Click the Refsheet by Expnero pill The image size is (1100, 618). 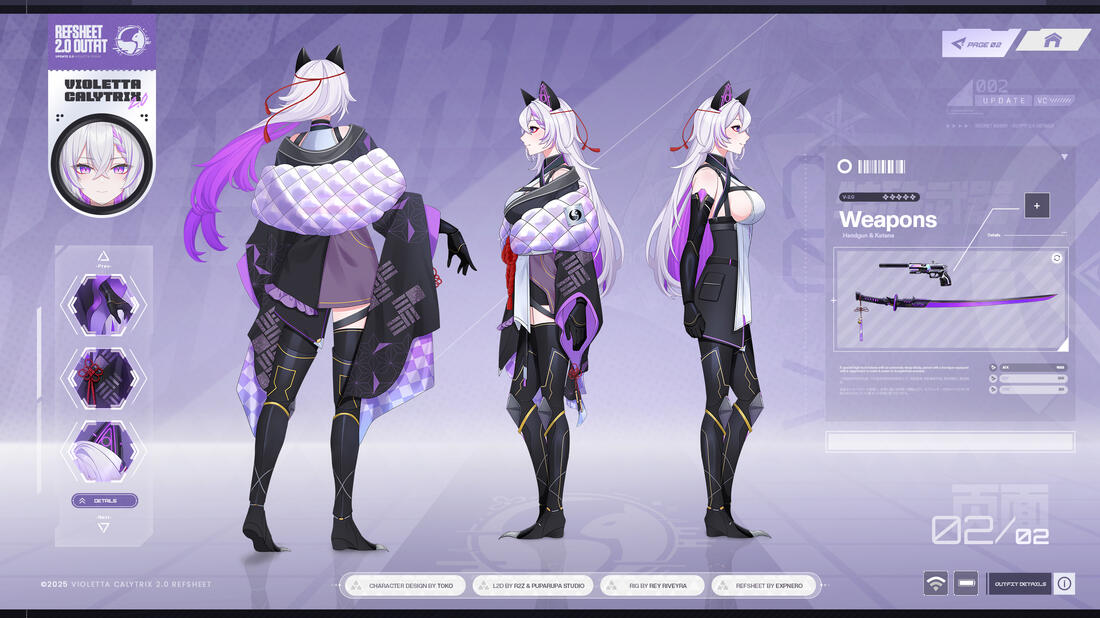click(768, 585)
